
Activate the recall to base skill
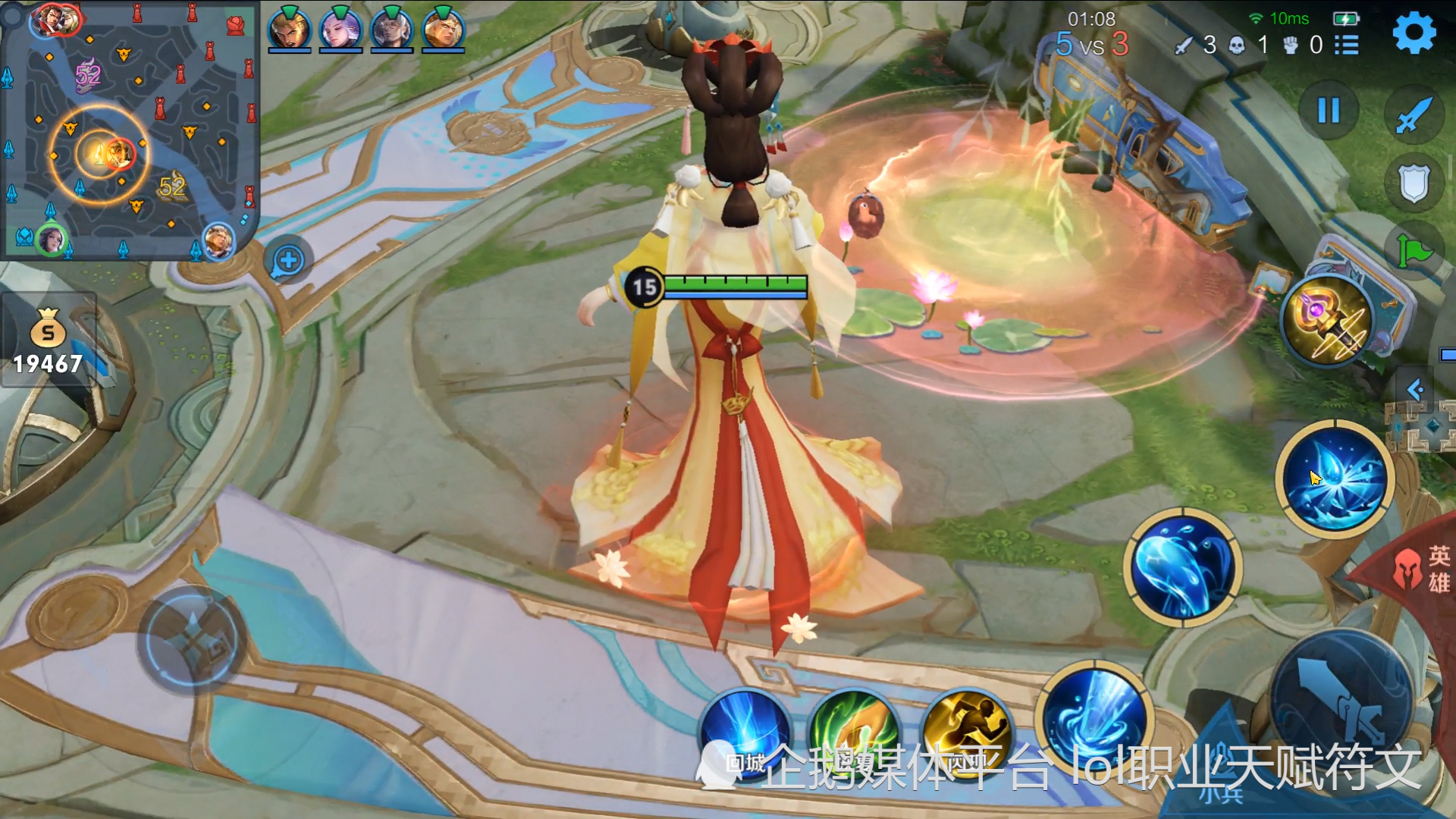(x=745, y=732)
